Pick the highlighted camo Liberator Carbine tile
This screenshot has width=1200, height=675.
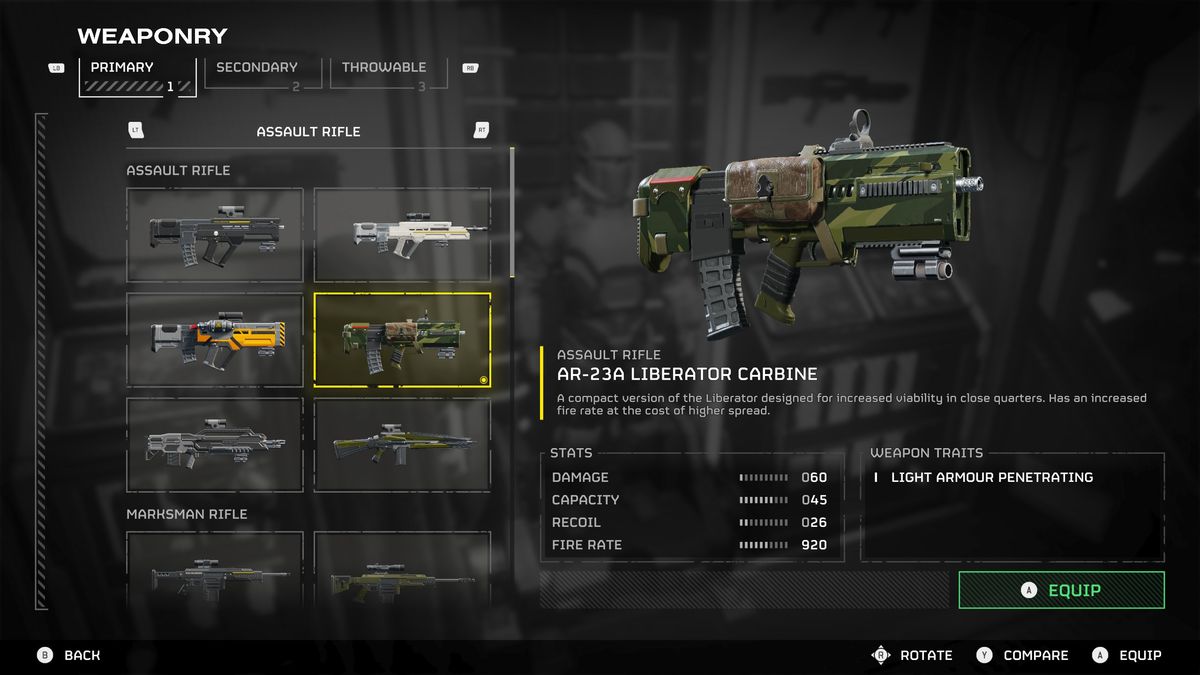(x=402, y=340)
